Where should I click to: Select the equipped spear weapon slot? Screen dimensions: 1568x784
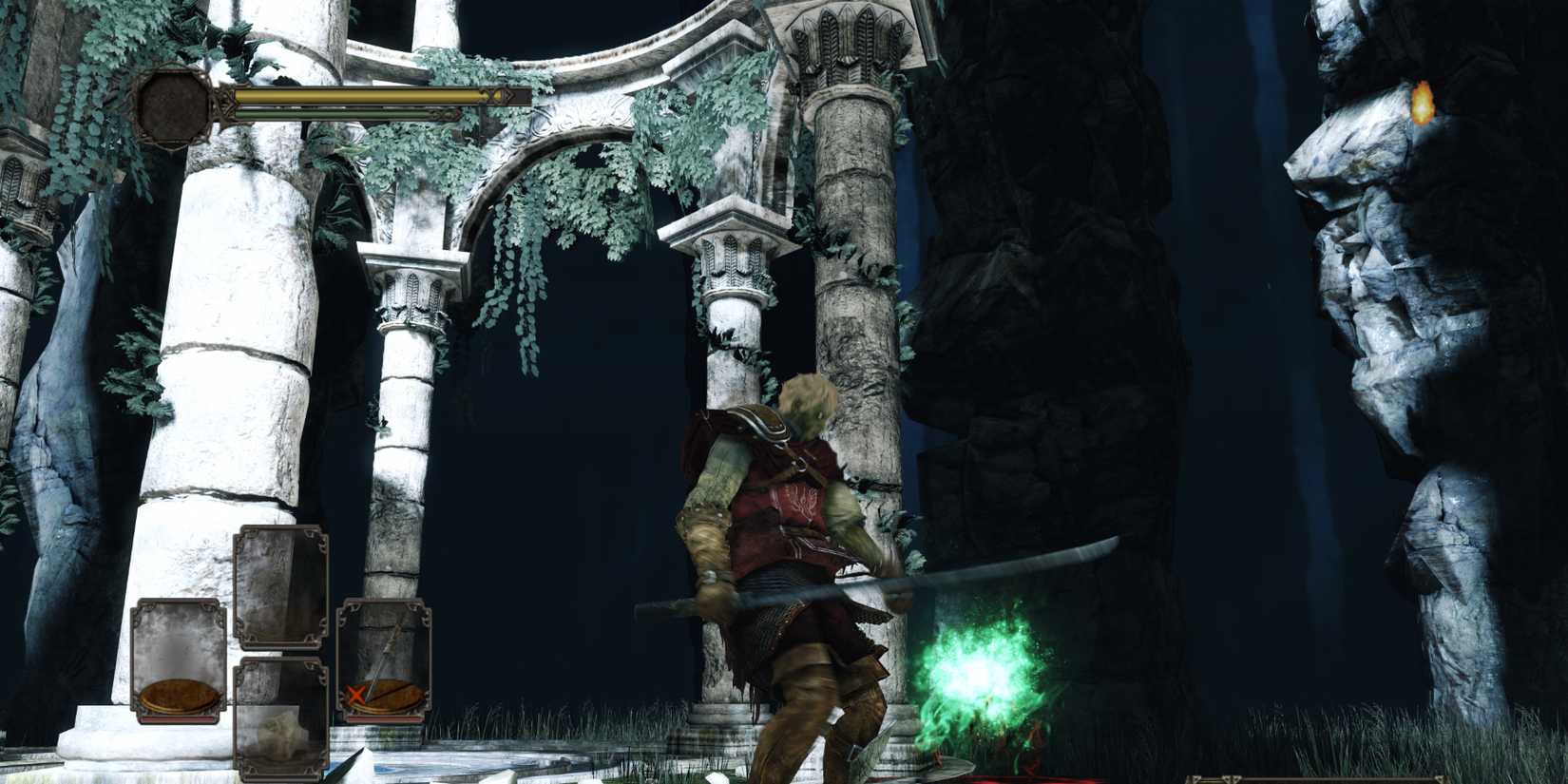(385, 658)
